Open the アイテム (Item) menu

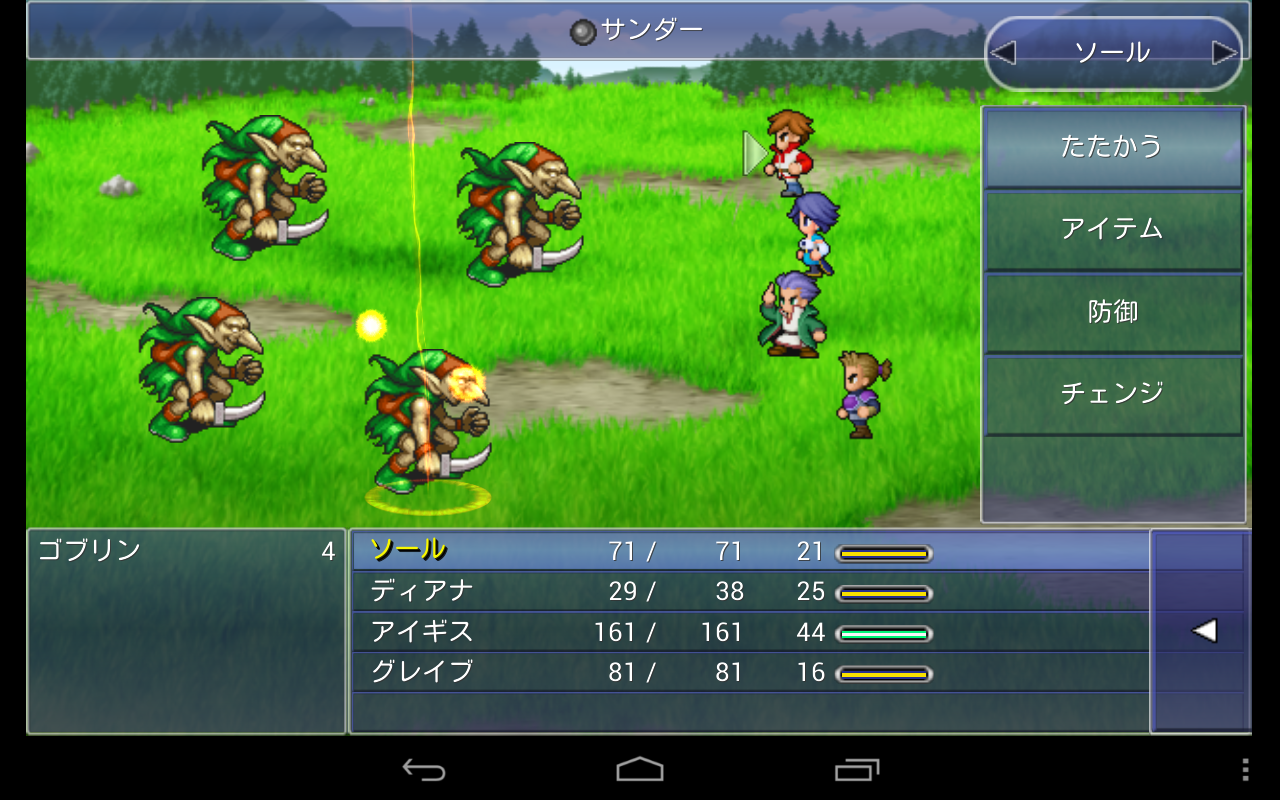pos(1113,230)
